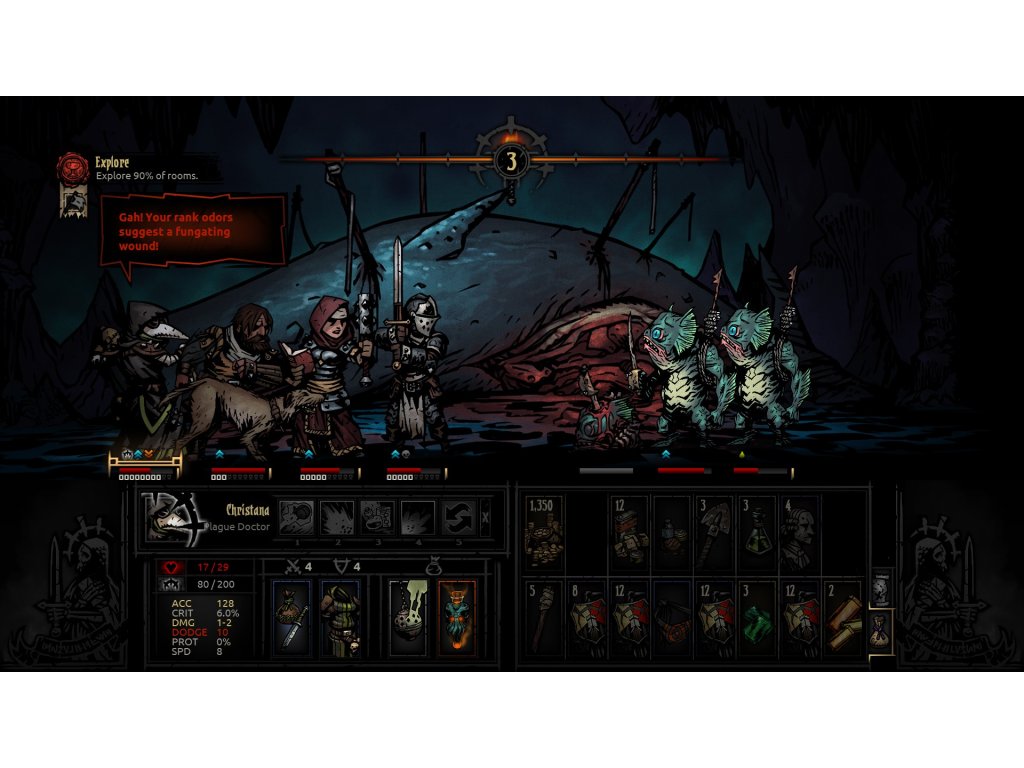Click the rolled deeds scroll stack
Screen dimensions: 1024x768
coord(844,618)
